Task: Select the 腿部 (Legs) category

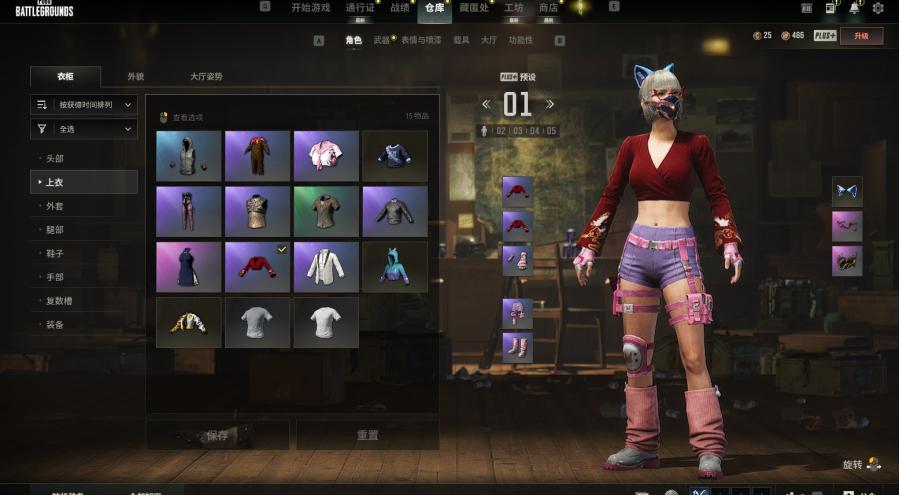Action: tap(55, 230)
